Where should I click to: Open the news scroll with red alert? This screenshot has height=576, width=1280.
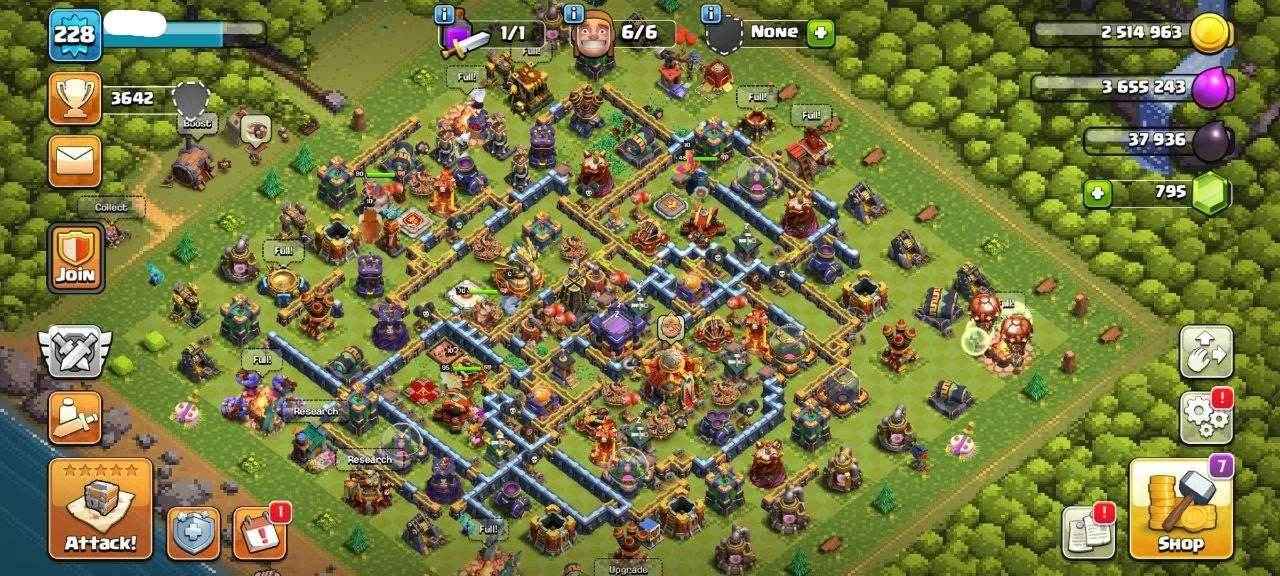tap(1087, 532)
